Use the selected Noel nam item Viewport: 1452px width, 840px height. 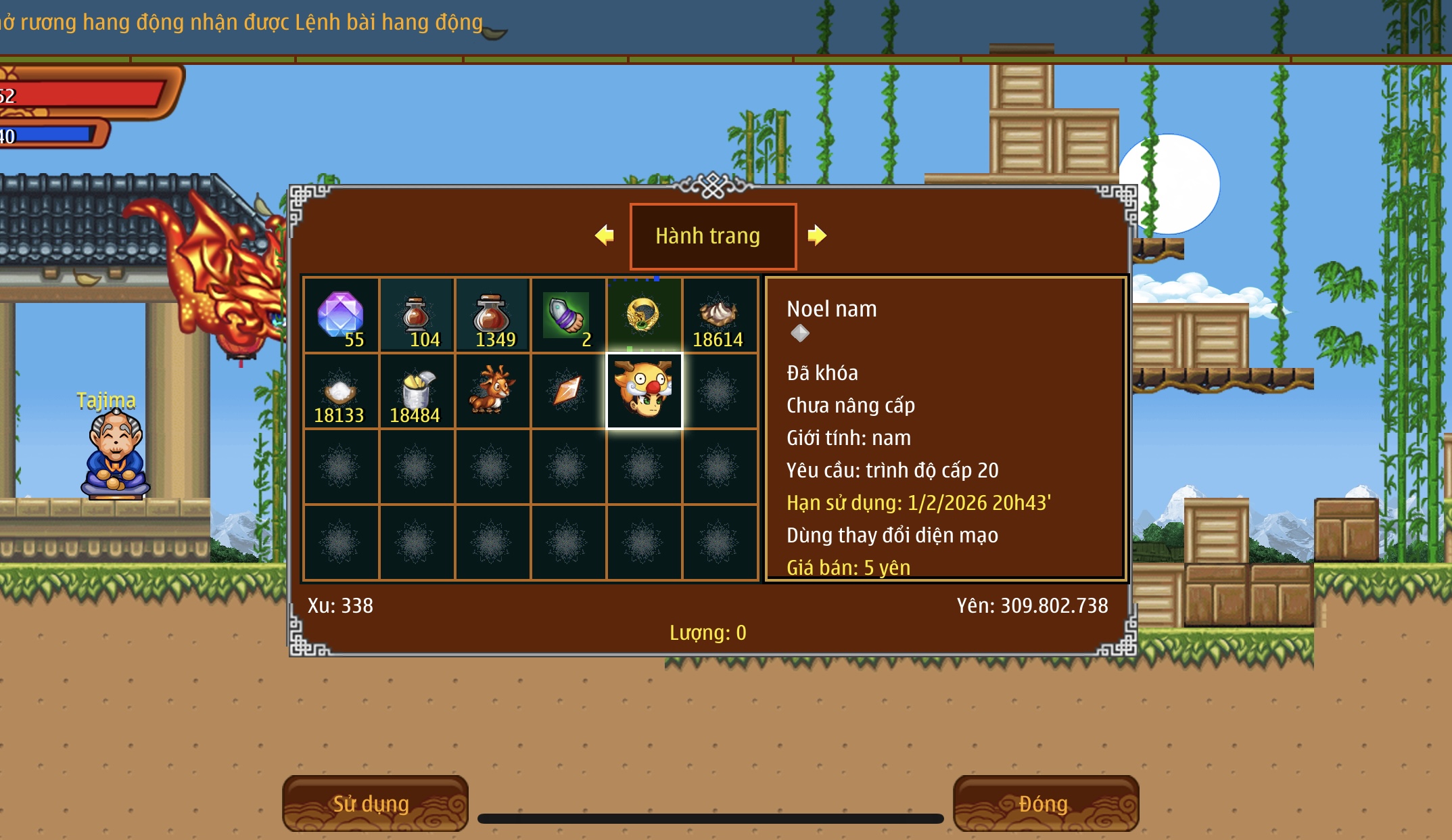tap(375, 803)
